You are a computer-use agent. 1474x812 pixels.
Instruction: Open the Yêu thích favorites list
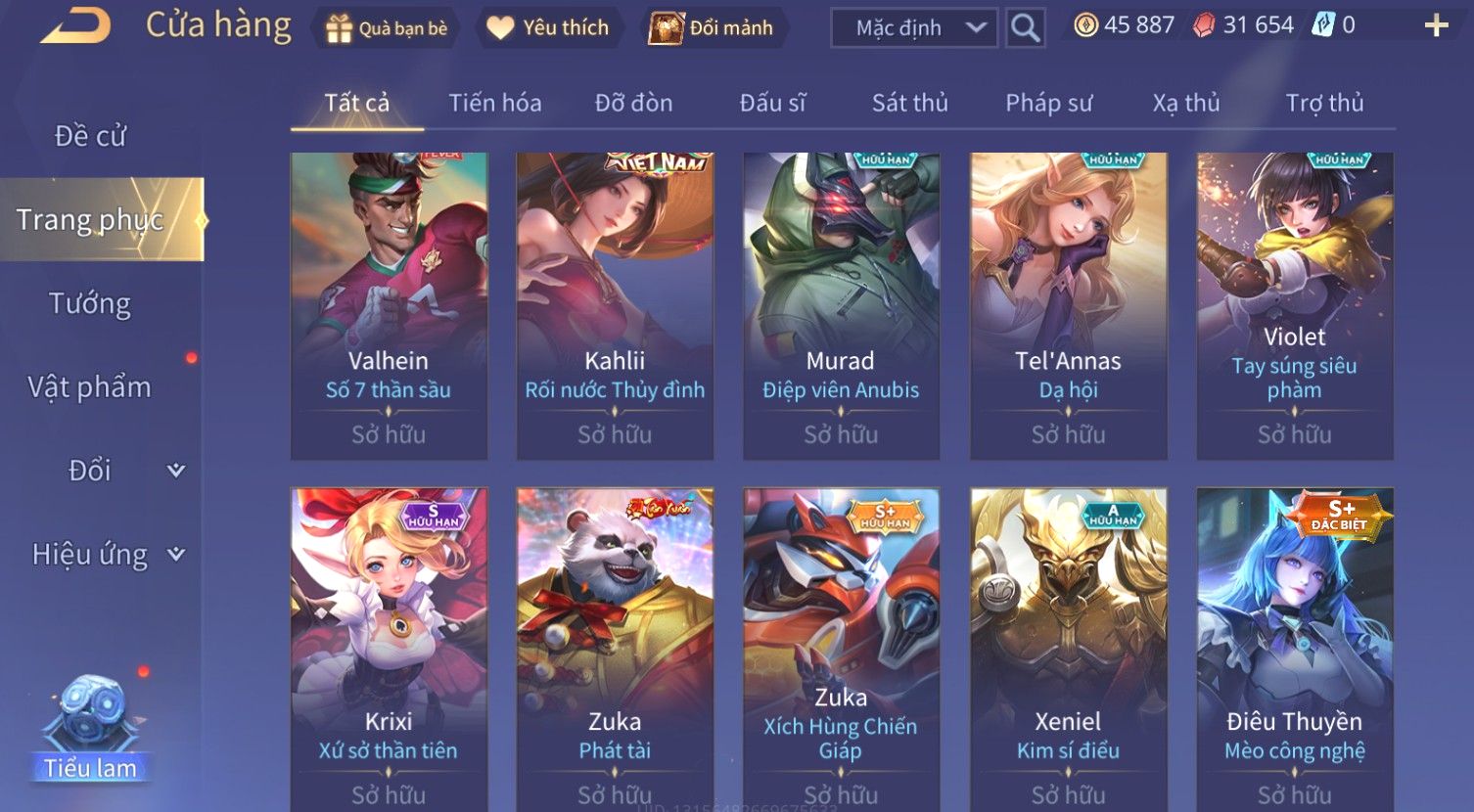coord(548,28)
